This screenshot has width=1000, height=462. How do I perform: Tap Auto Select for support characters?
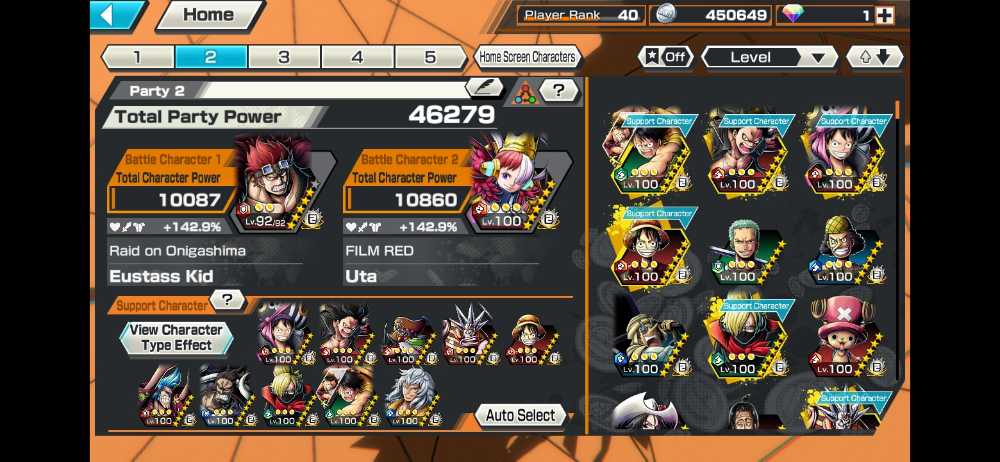[x=522, y=415]
